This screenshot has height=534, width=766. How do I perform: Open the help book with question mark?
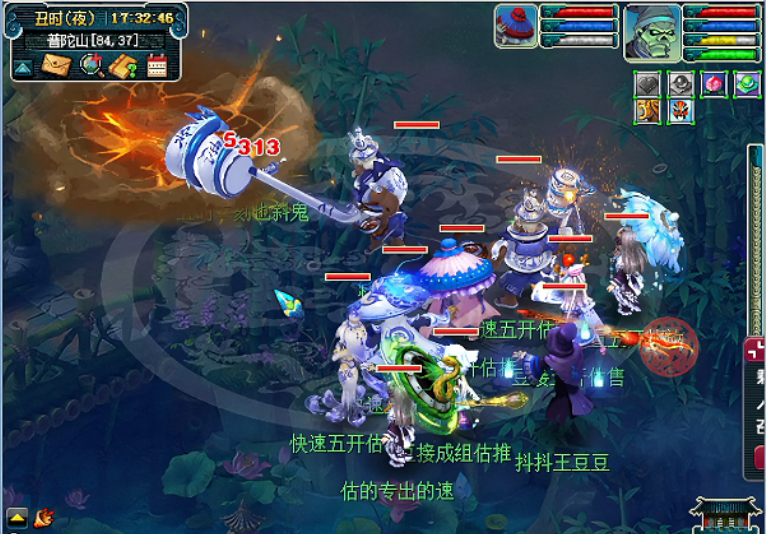[123, 66]
